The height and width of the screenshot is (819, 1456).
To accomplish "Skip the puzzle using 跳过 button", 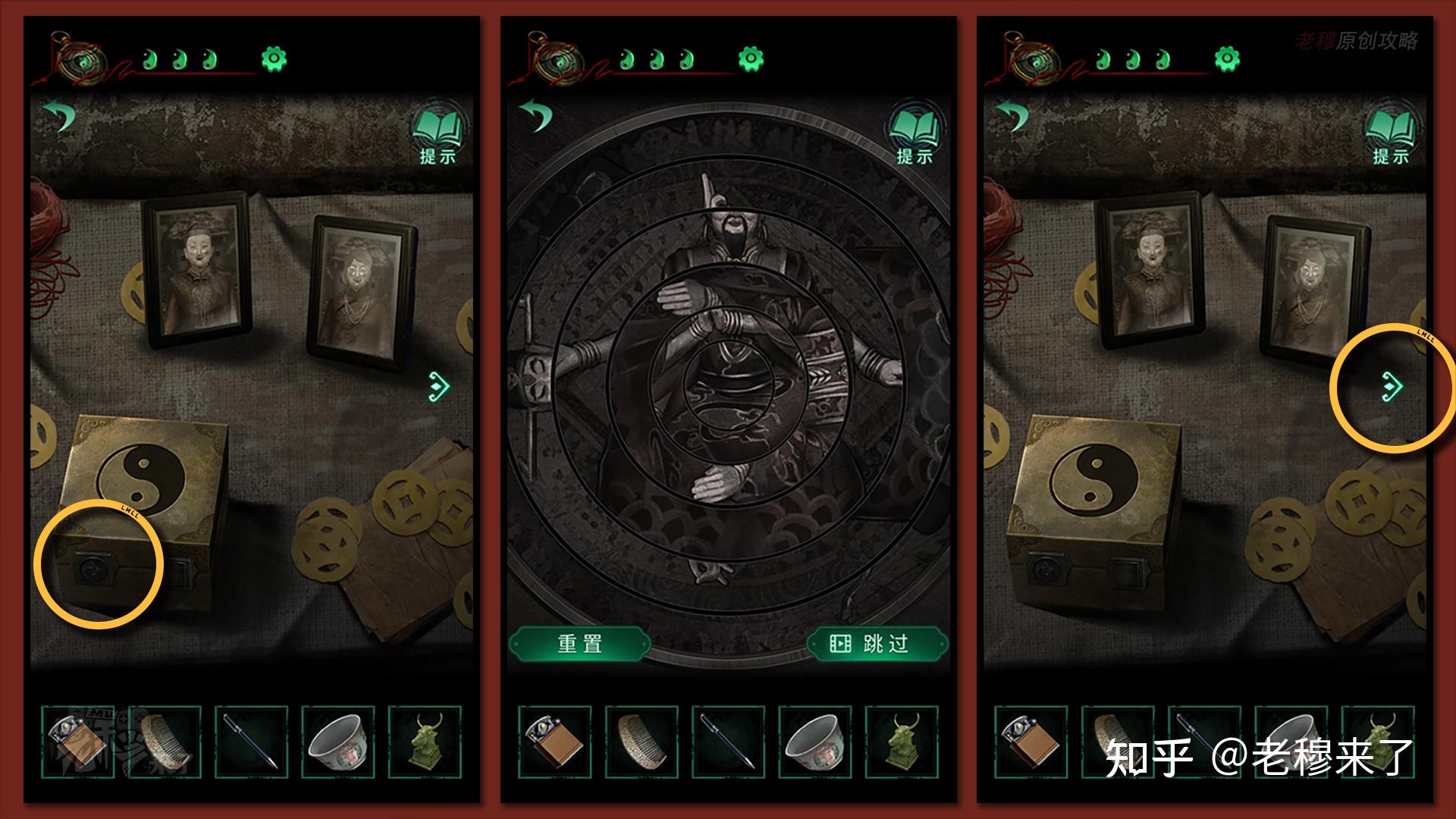I will [877, 644].
